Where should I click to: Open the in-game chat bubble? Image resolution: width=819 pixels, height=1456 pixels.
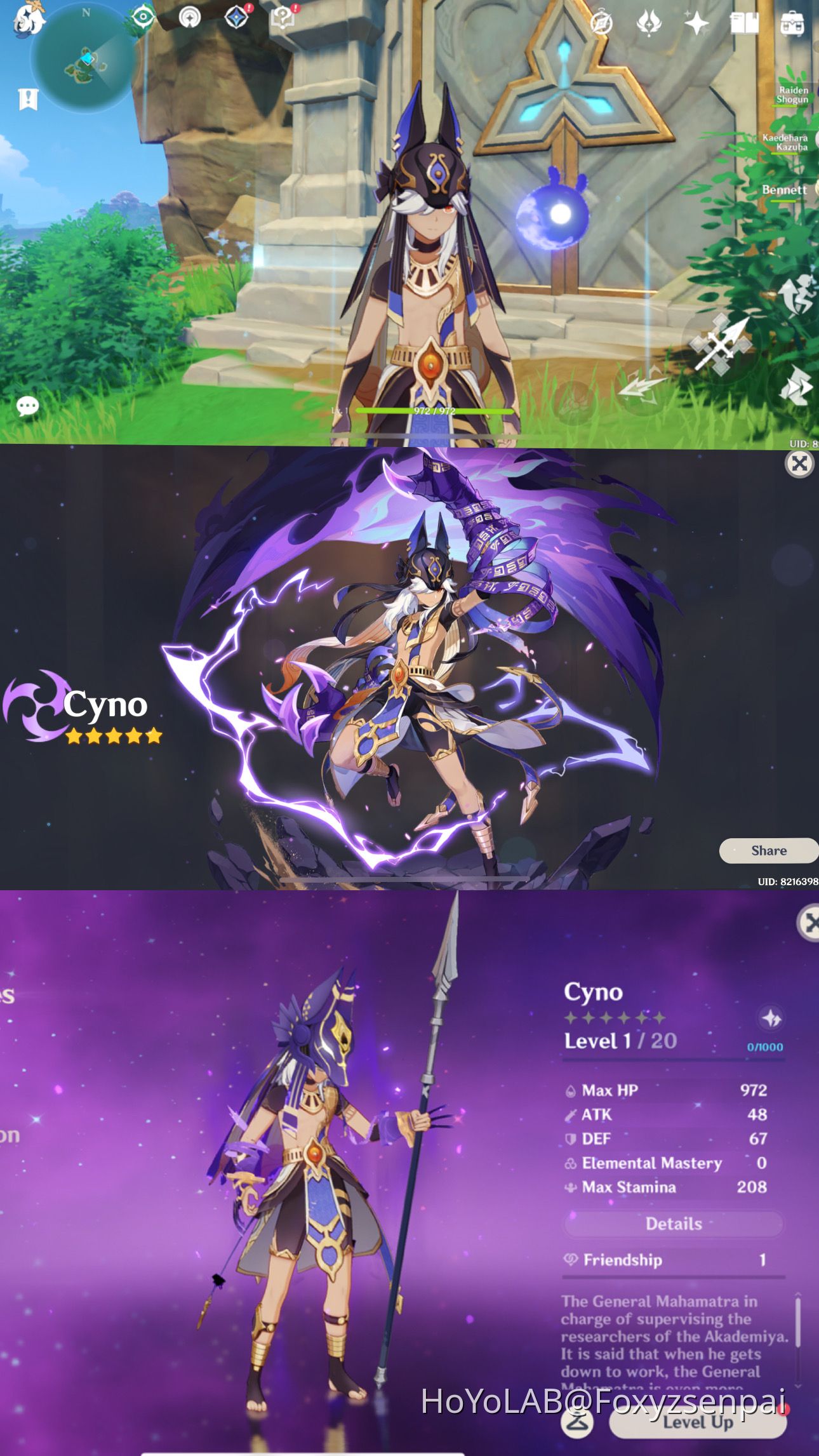click(x=27, y=406)
